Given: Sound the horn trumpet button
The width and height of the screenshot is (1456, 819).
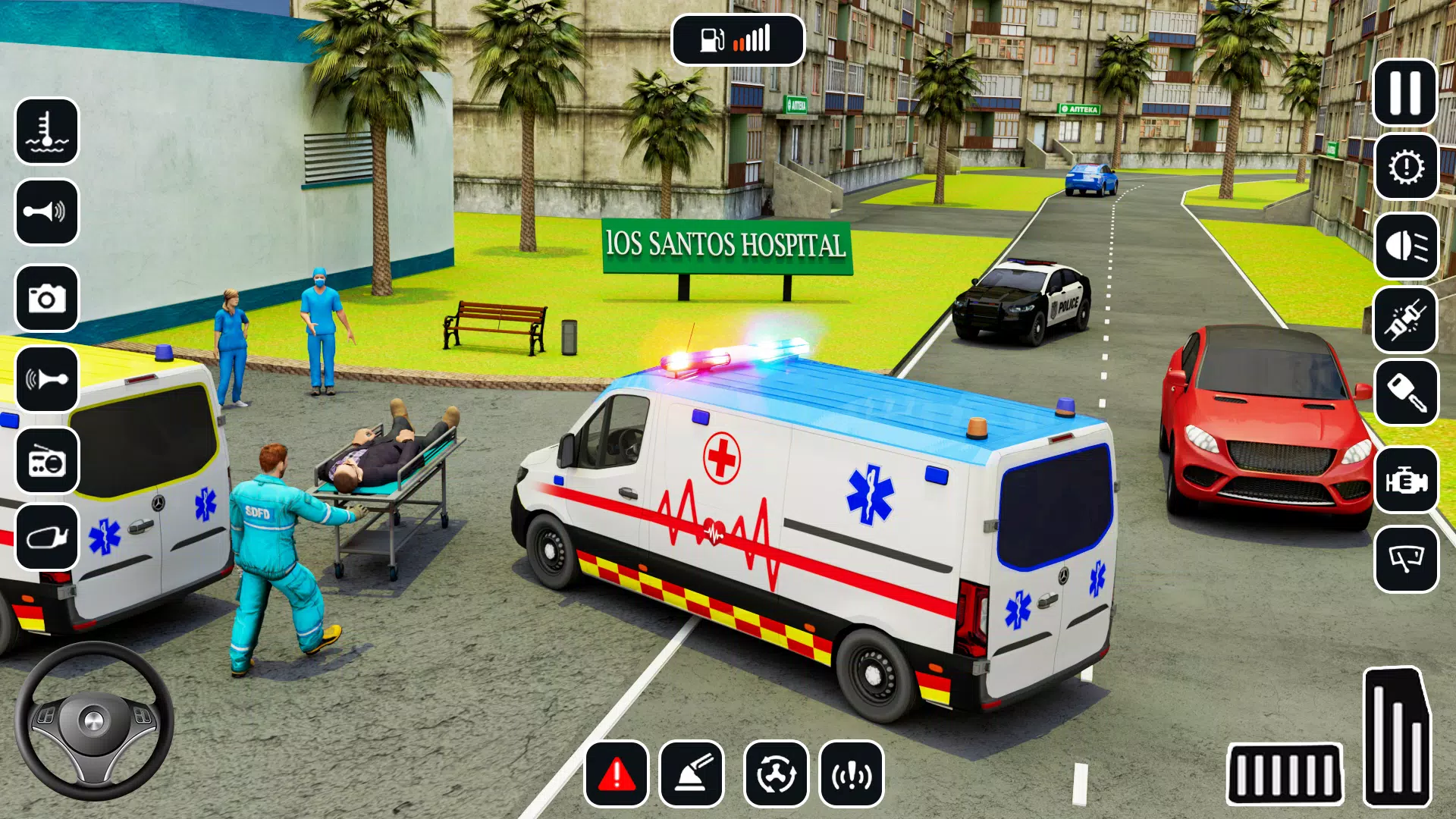Looking at the screenshot, I should click(x=47, y=212).
